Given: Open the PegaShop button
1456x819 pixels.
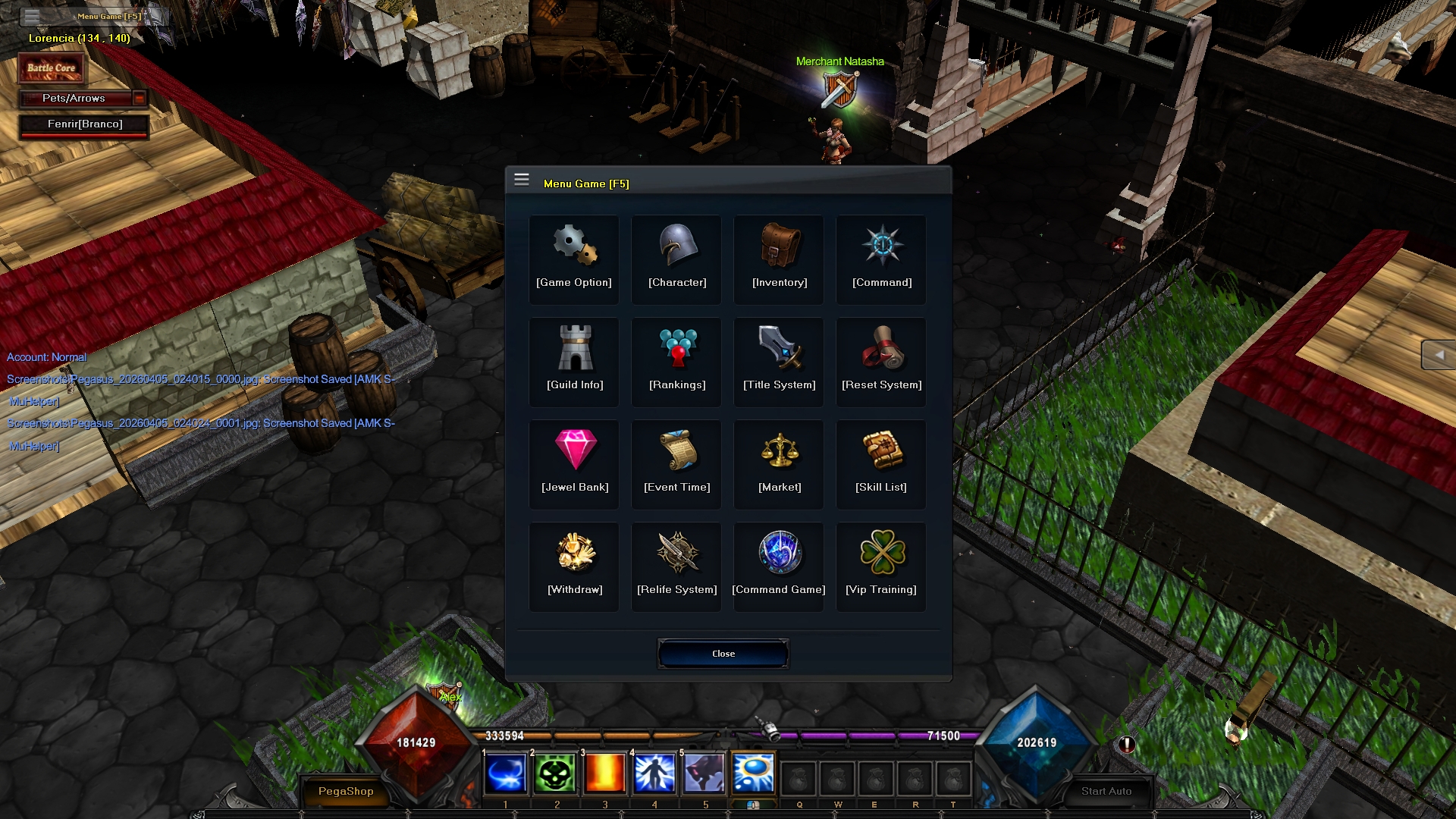Looking at the screenshot, I should click(346, 791).
